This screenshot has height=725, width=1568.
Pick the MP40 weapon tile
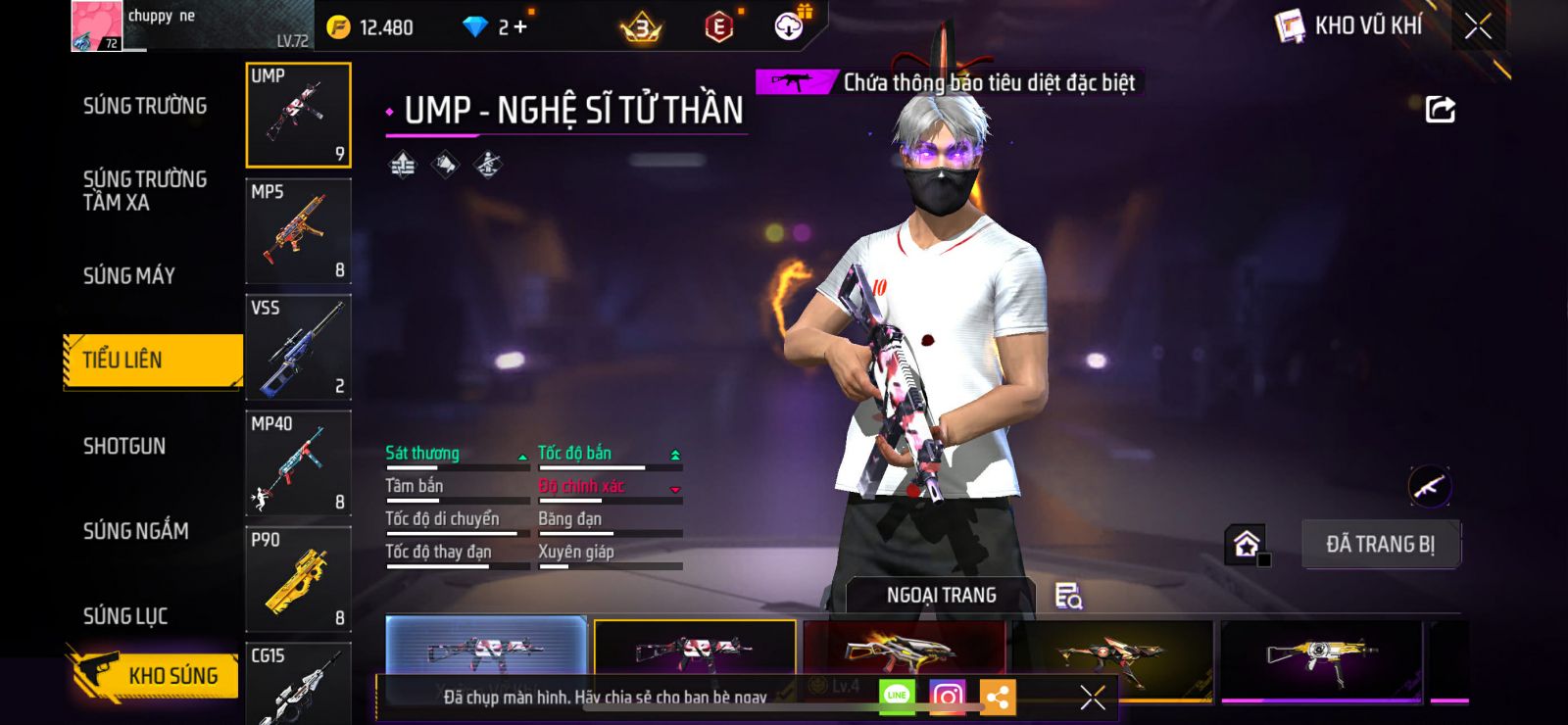(x=298, y=462)
